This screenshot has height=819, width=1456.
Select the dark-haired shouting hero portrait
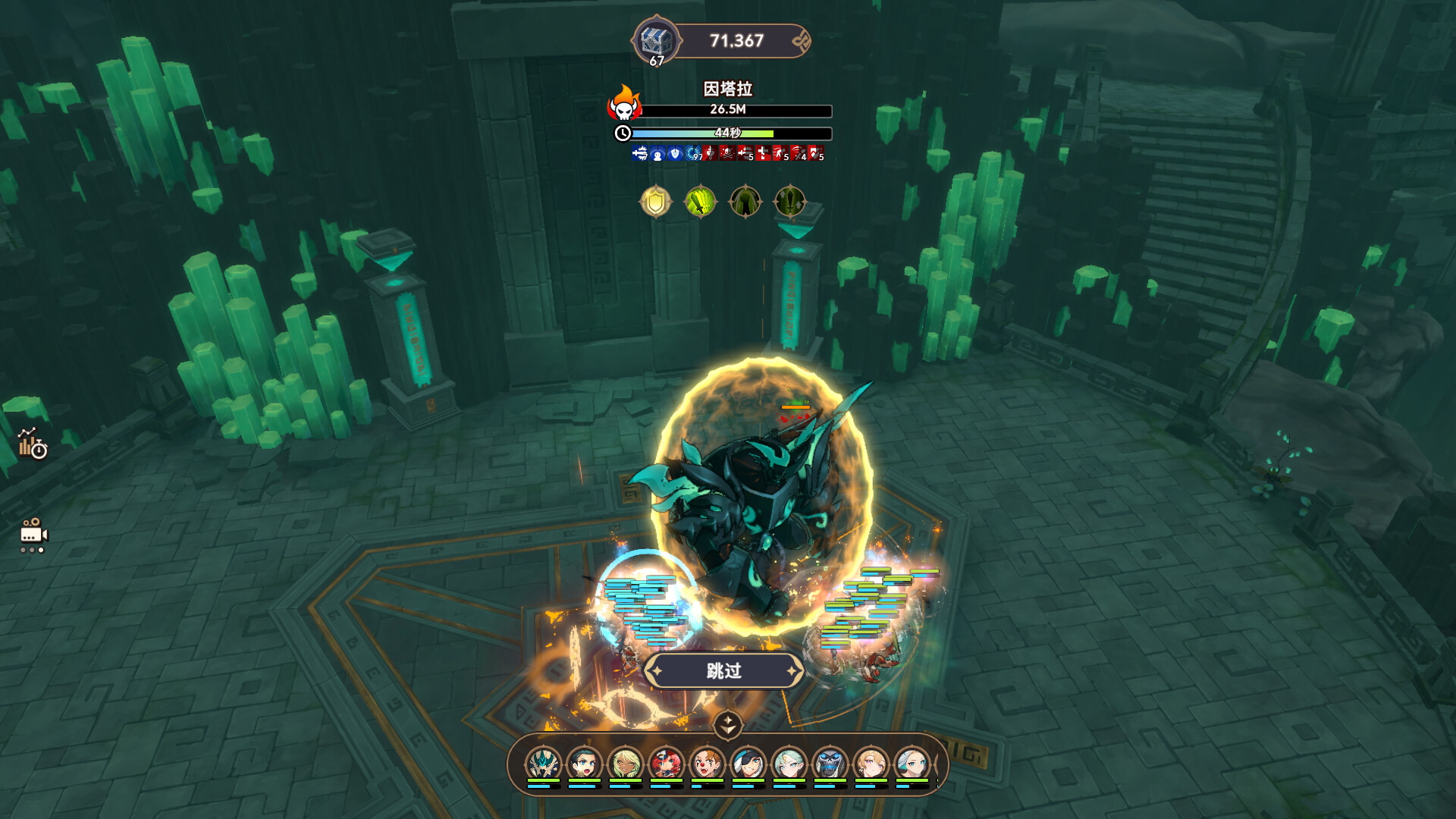pyautogui.click(x=584, y=763)
